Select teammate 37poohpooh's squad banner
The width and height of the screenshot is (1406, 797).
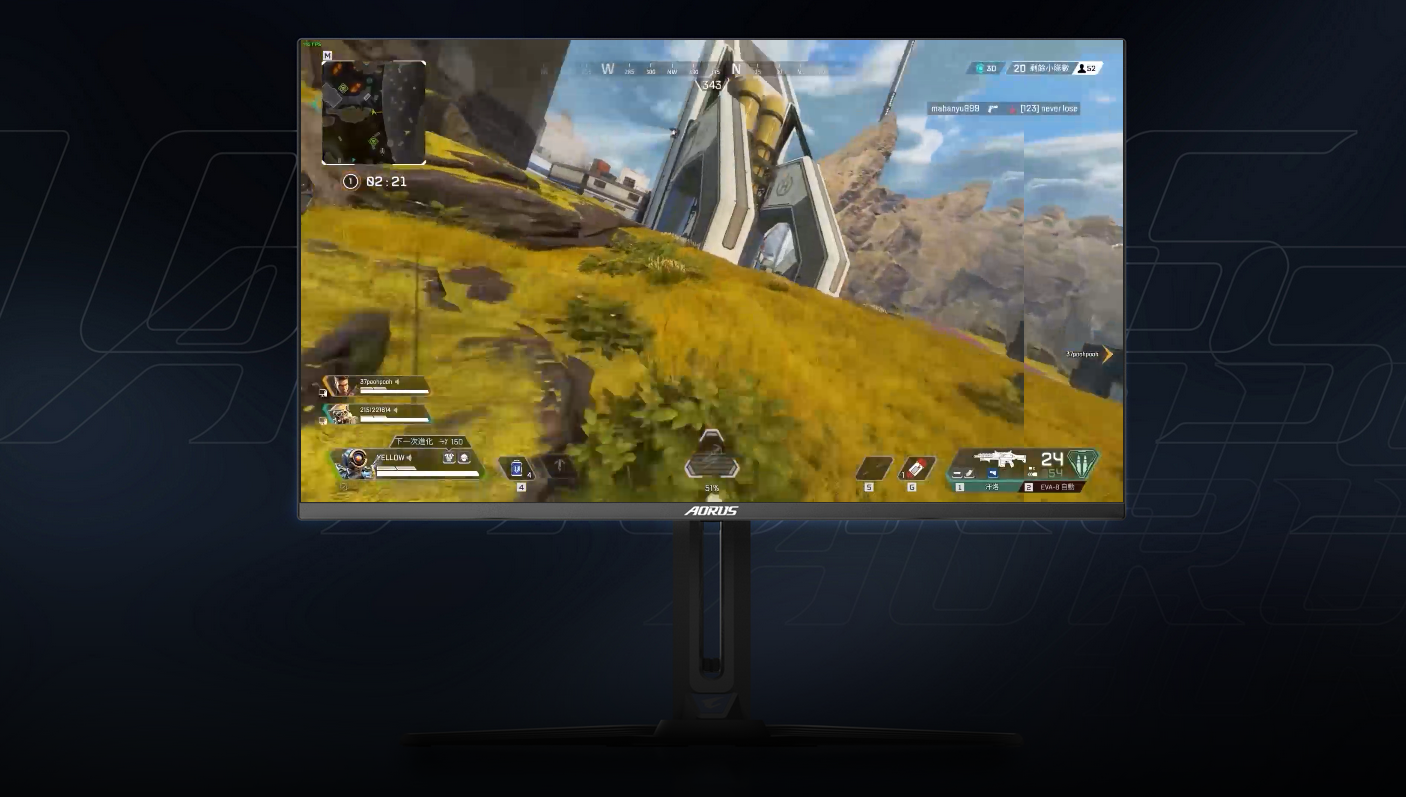tap(376, 386)
